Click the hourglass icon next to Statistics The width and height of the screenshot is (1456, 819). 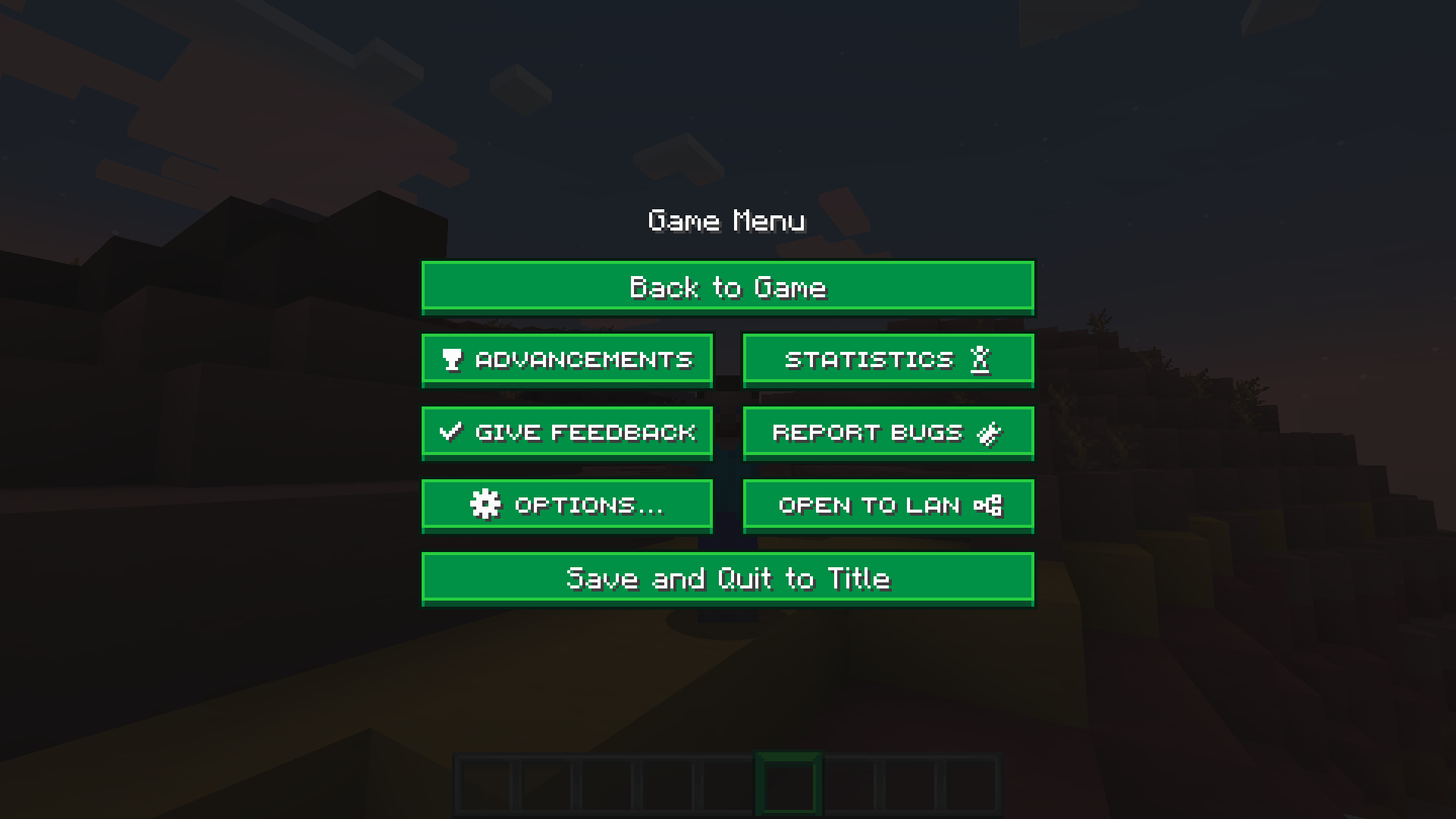point(981,359)
